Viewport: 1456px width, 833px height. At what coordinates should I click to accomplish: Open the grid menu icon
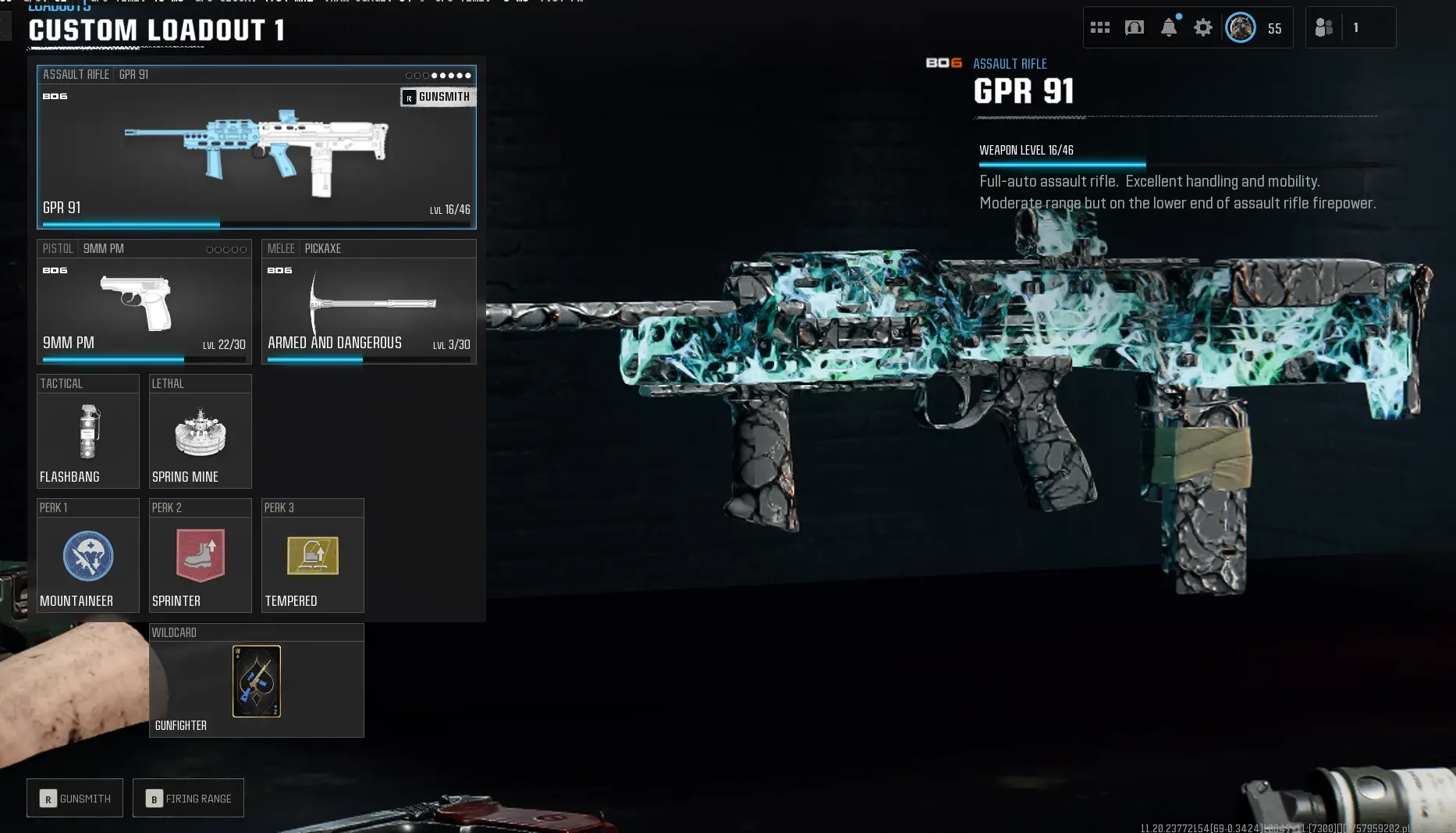tap(1100, 28)
